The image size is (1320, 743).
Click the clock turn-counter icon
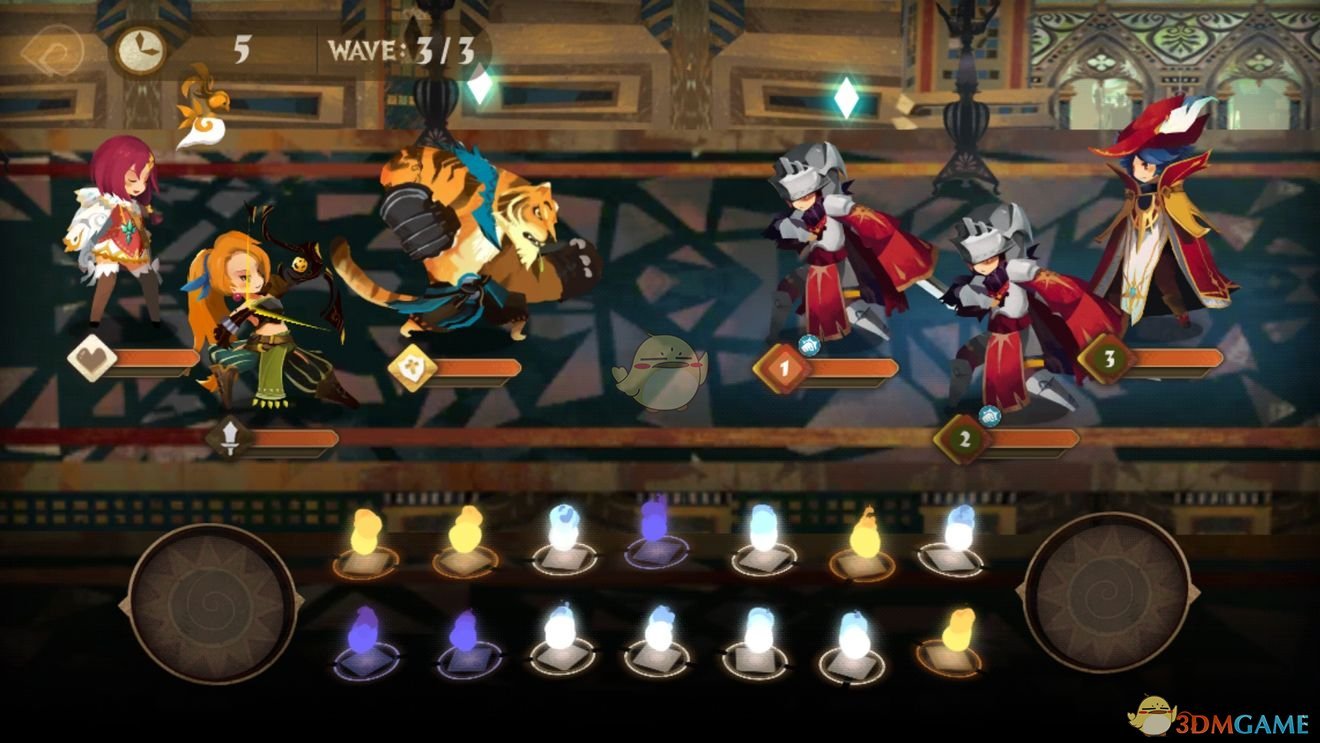[x=140, y=48]
